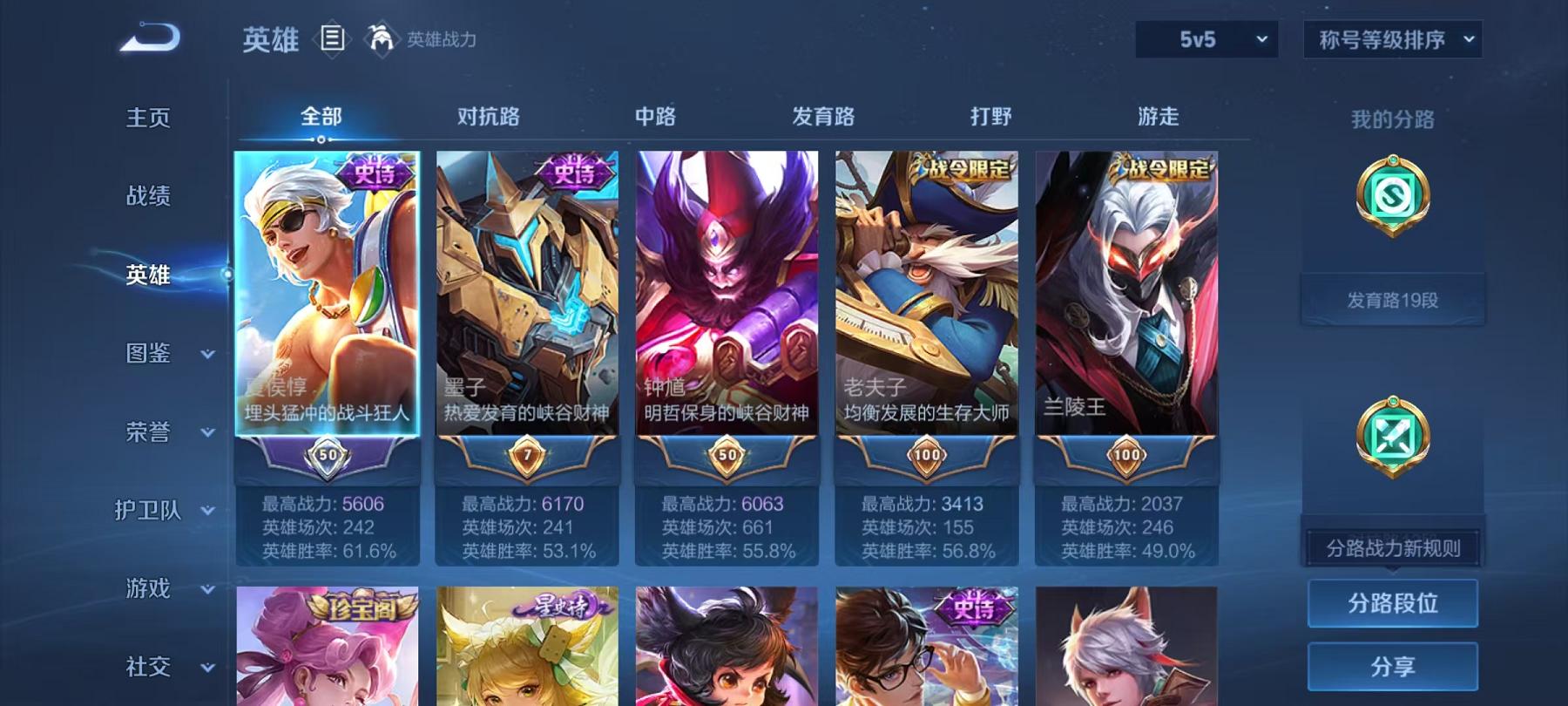Open the 称号等级排序 sorting dropdown
Image resolution: width=1568 pixels, height=706 pixels.
1391,39
